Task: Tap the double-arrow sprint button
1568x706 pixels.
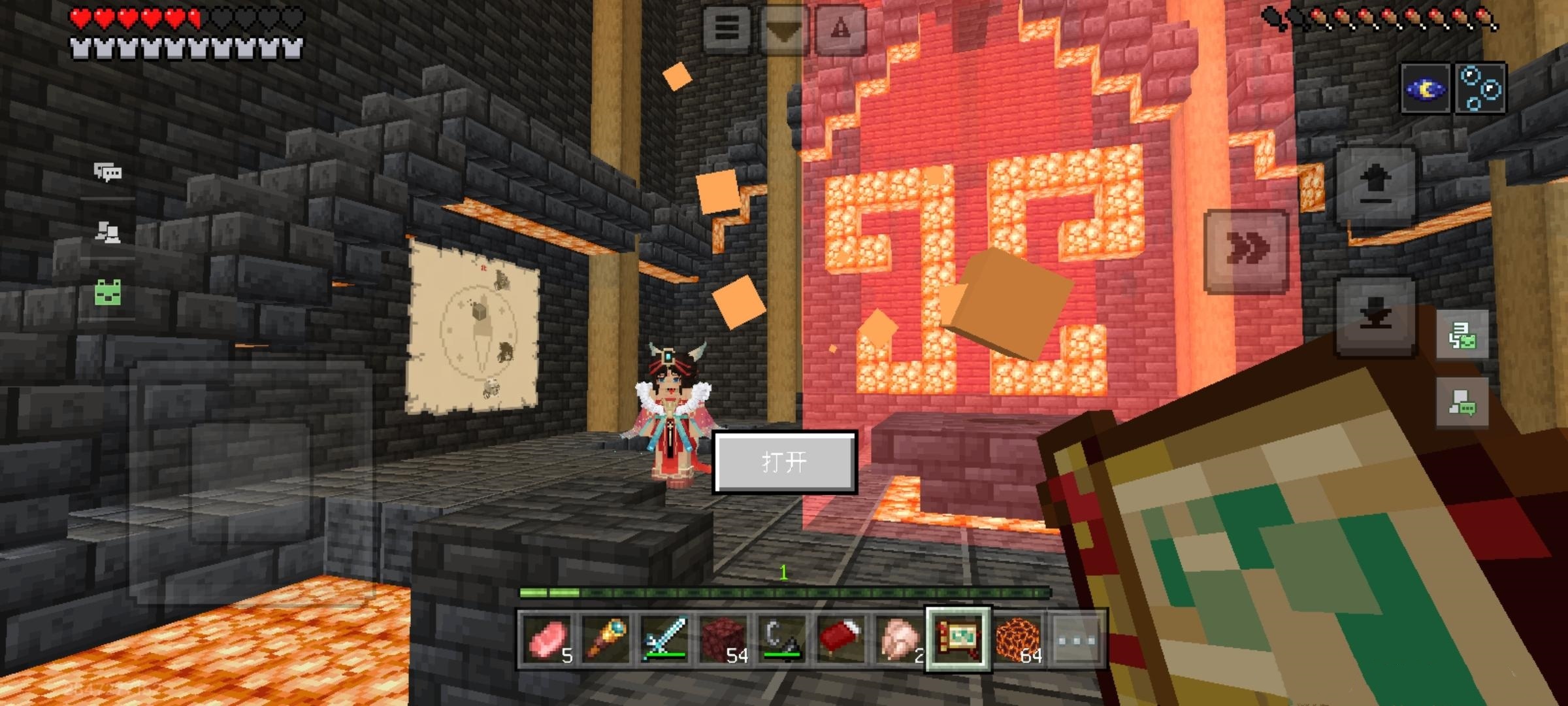Action: pos(1247,250)
